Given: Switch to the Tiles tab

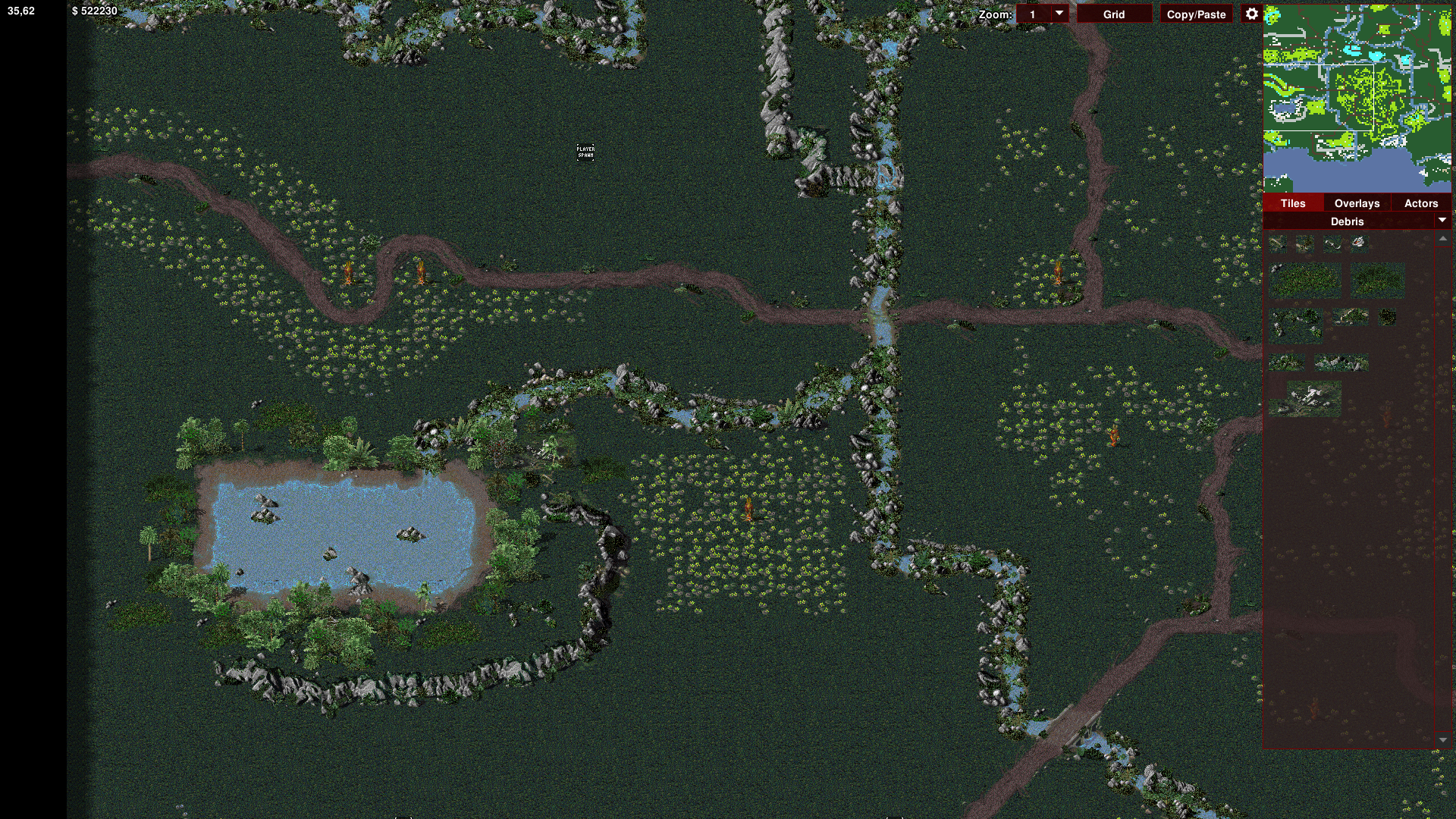Looking at the screenshot, I should (1293, 203).
